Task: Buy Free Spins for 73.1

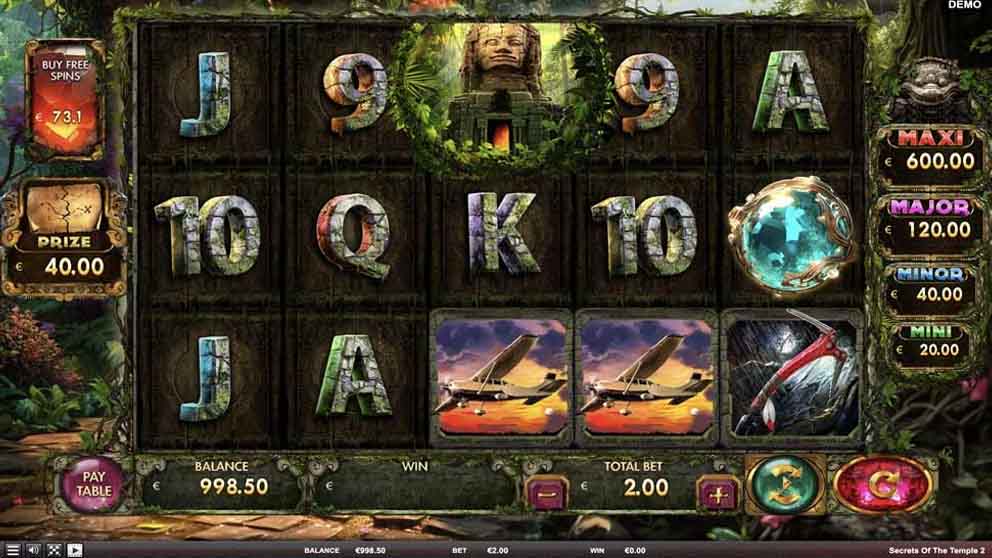Action: (x=65, y=100)
